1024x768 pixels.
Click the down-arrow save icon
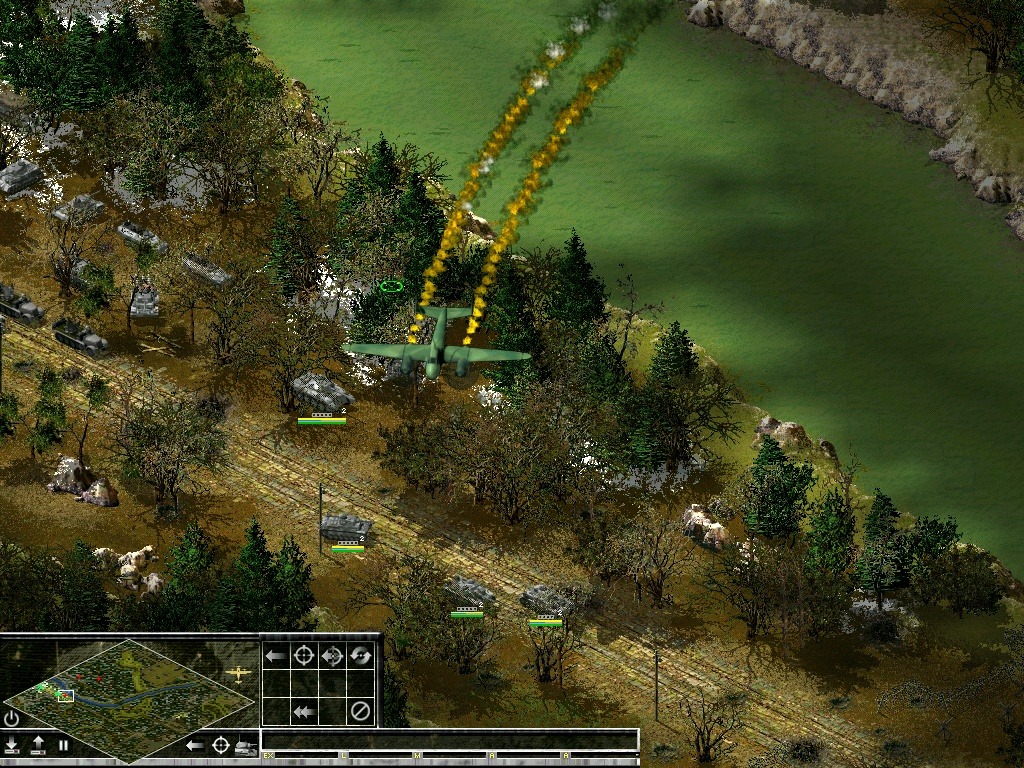[11, 745]
